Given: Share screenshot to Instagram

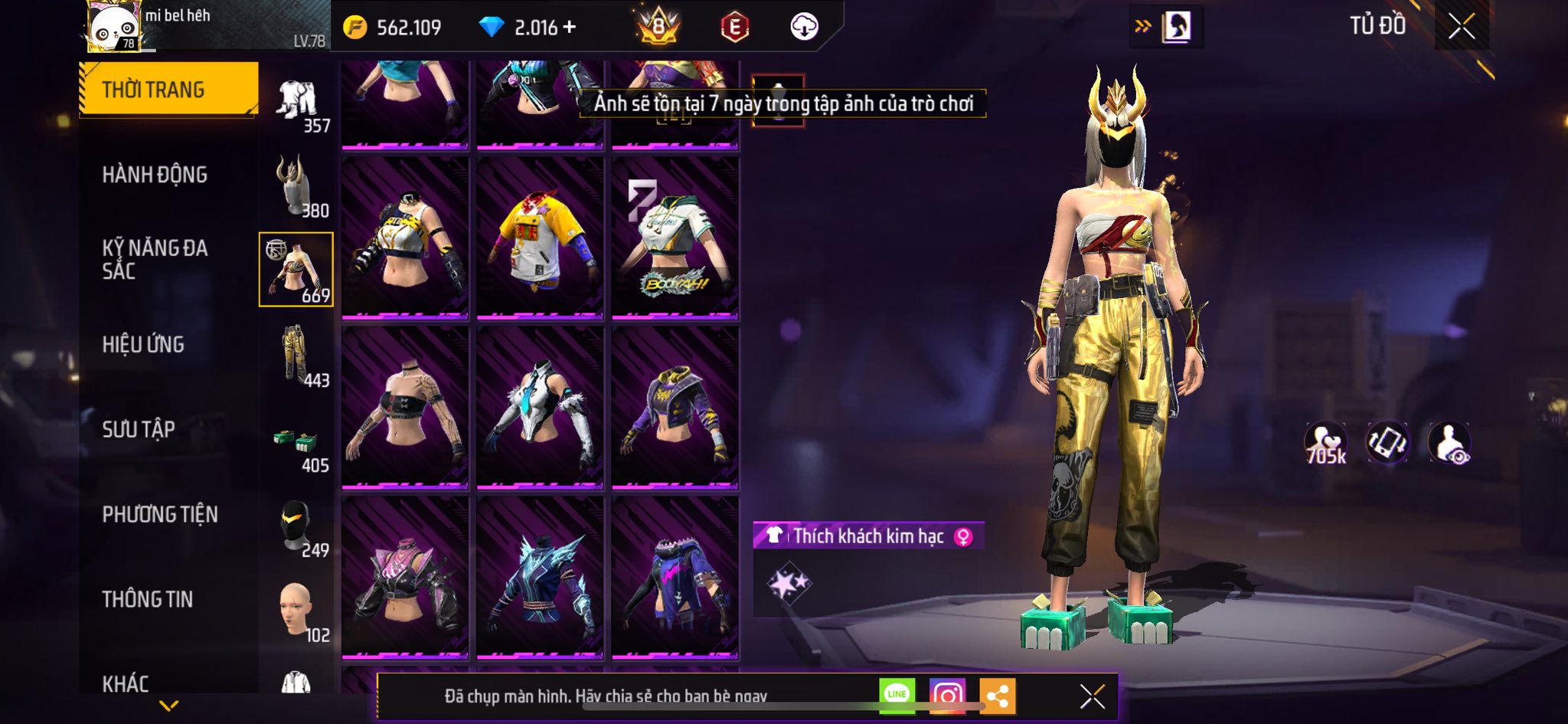Looking at the screenshot, I should 947,695.
